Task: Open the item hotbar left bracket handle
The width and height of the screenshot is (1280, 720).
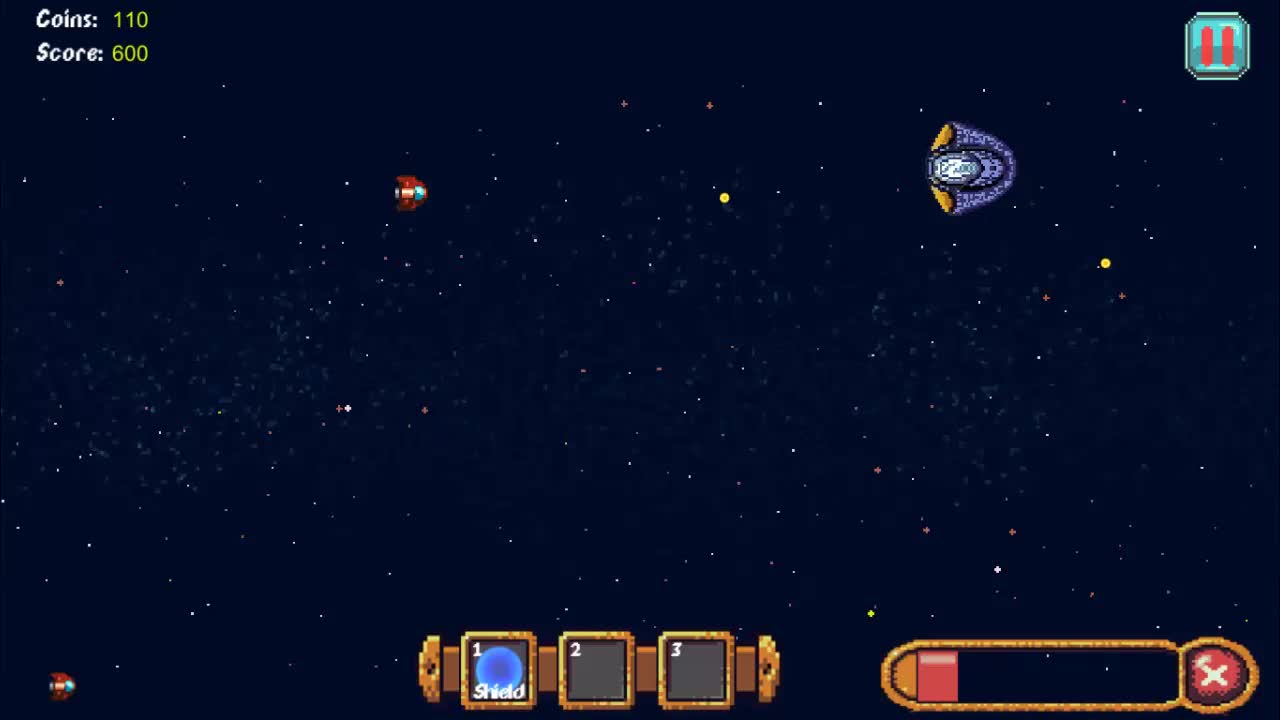Action: click(432, 670)
